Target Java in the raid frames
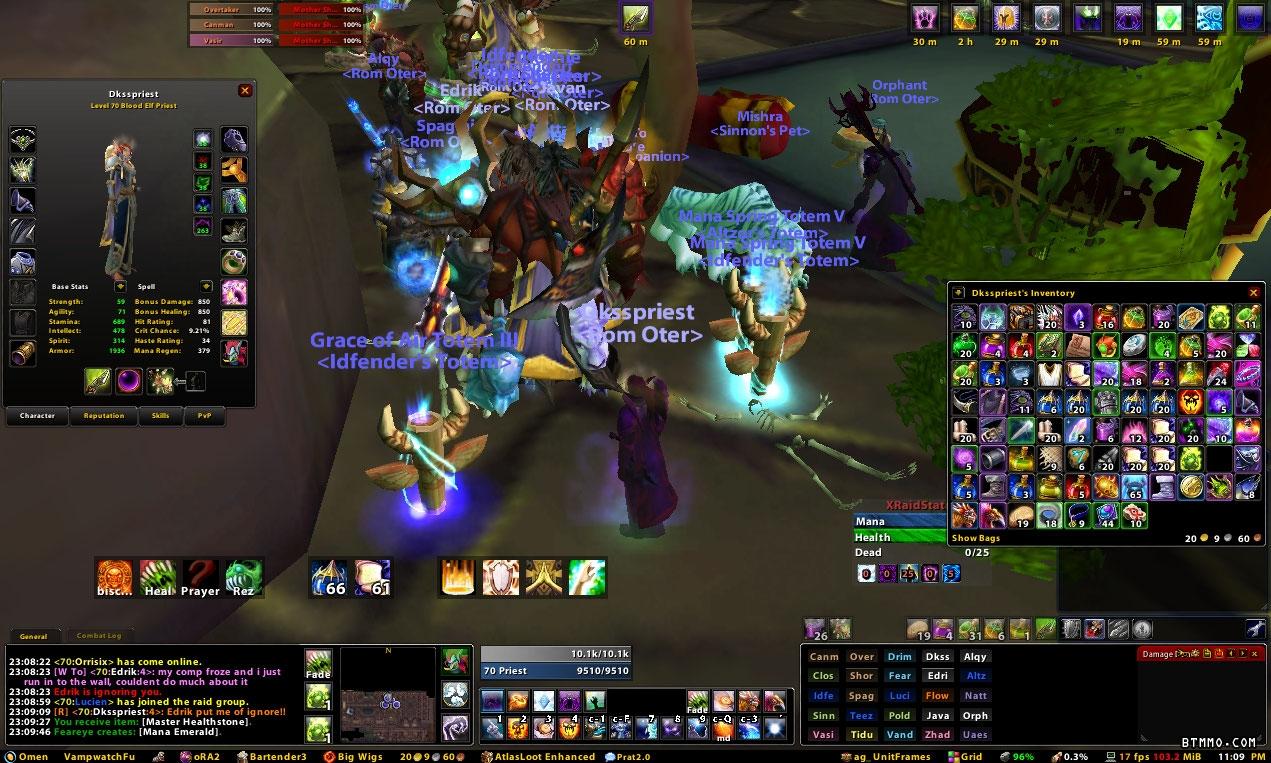 pyautogui.click(x=937, y=716)
